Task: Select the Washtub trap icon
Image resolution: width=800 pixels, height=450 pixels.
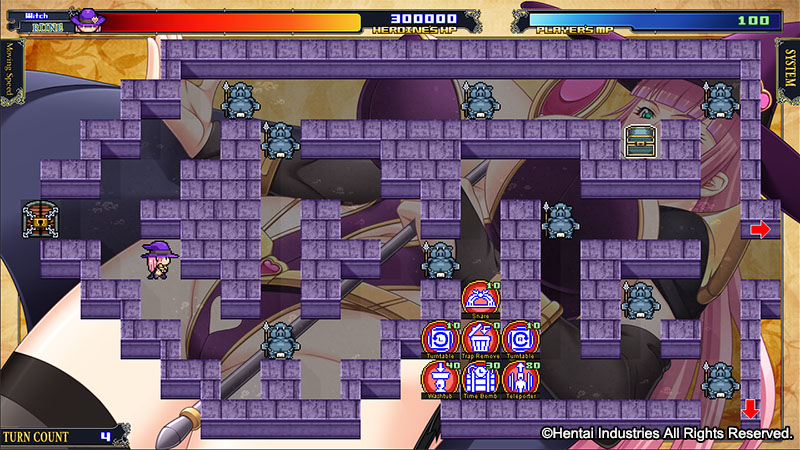Action: (440, 379)
